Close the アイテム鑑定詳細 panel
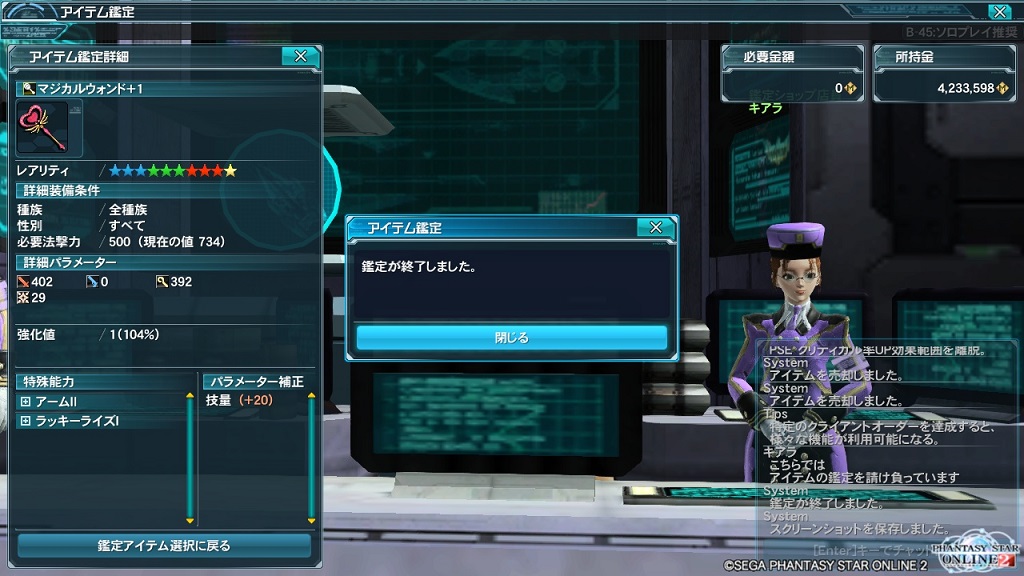Screen dimensions: 1024x576 [300, 57]
